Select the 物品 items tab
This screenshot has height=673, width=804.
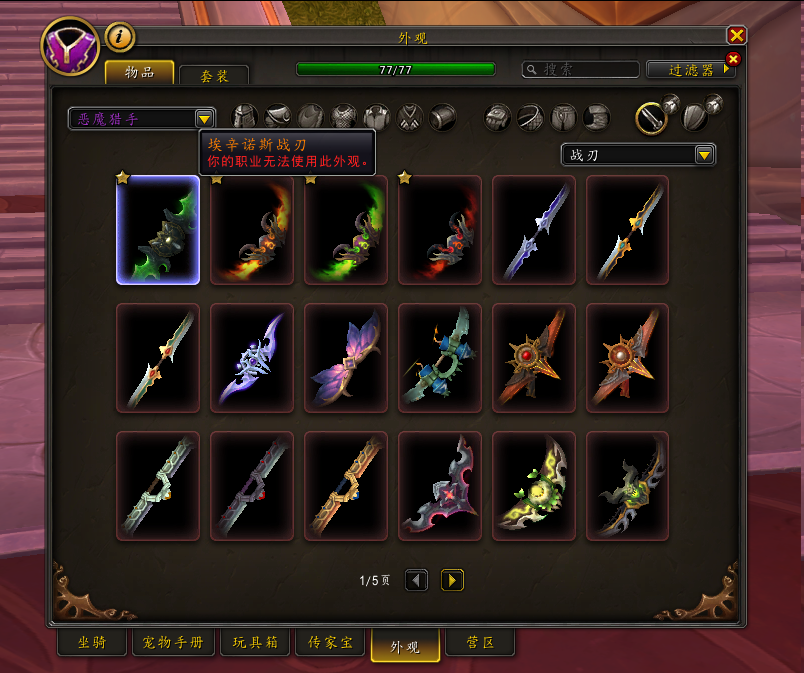click(139, 73)
